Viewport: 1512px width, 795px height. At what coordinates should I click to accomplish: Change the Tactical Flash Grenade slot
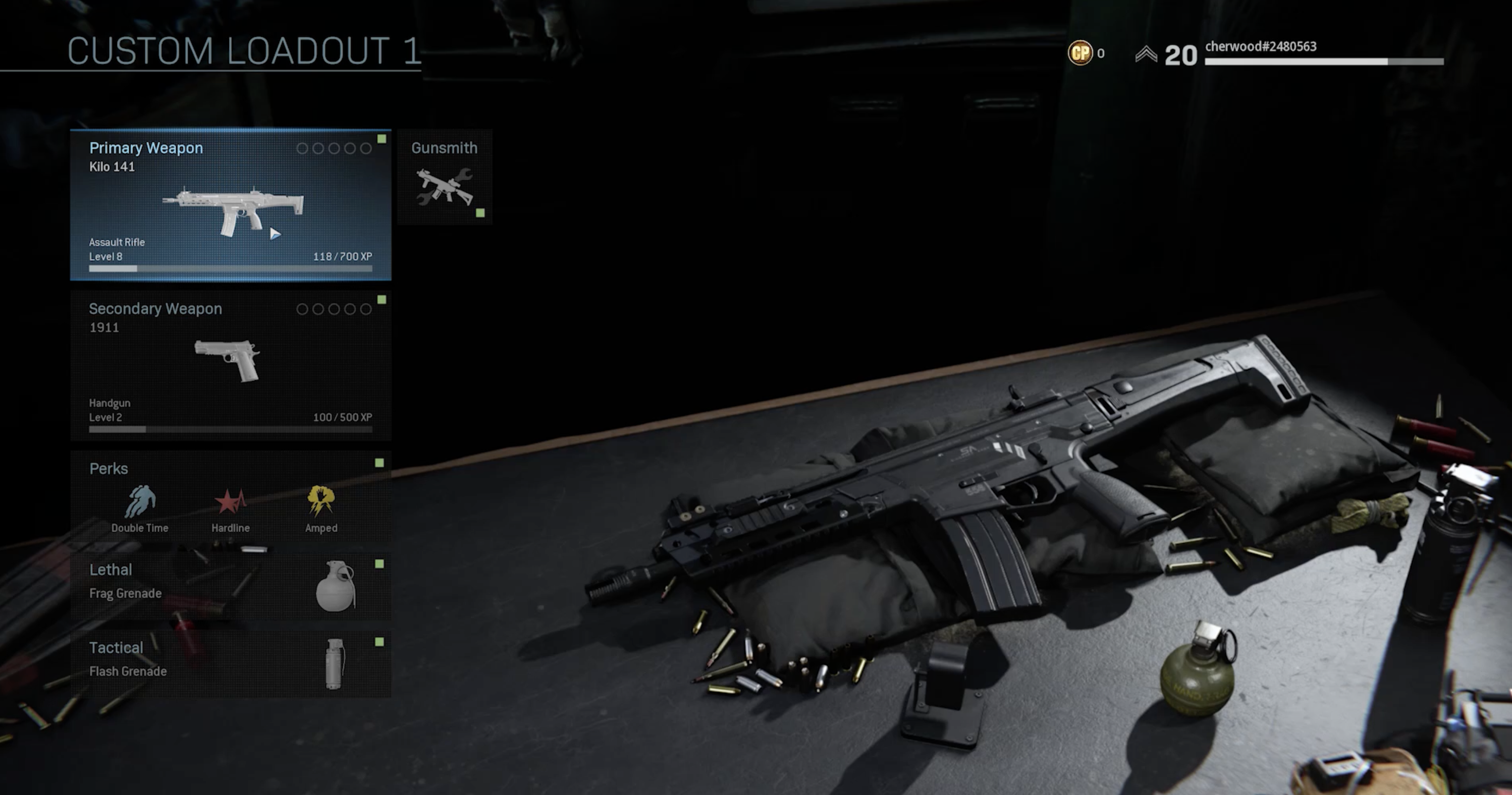[230, 663]
